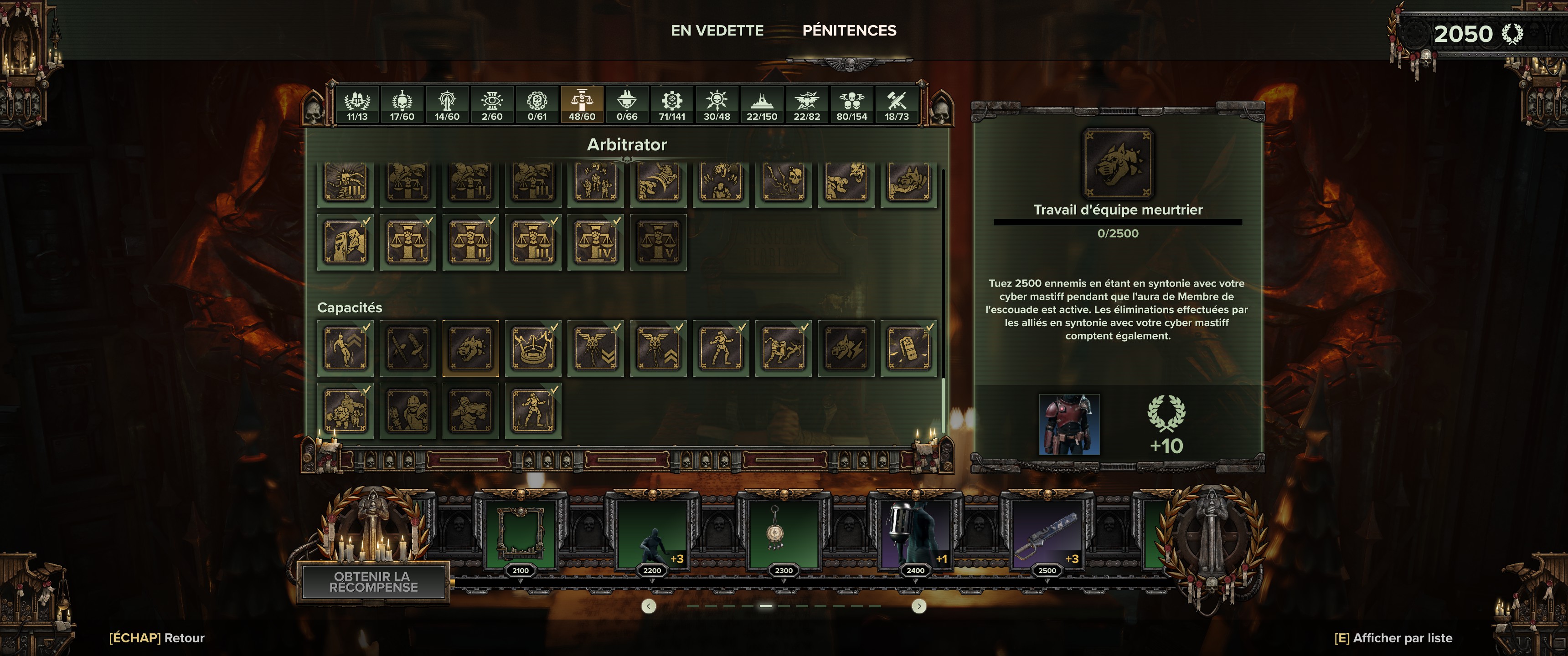Viewport: 1568px width, 656px height.
Task: Switch to the category tab showing 80/154
Action: (851, 105)
